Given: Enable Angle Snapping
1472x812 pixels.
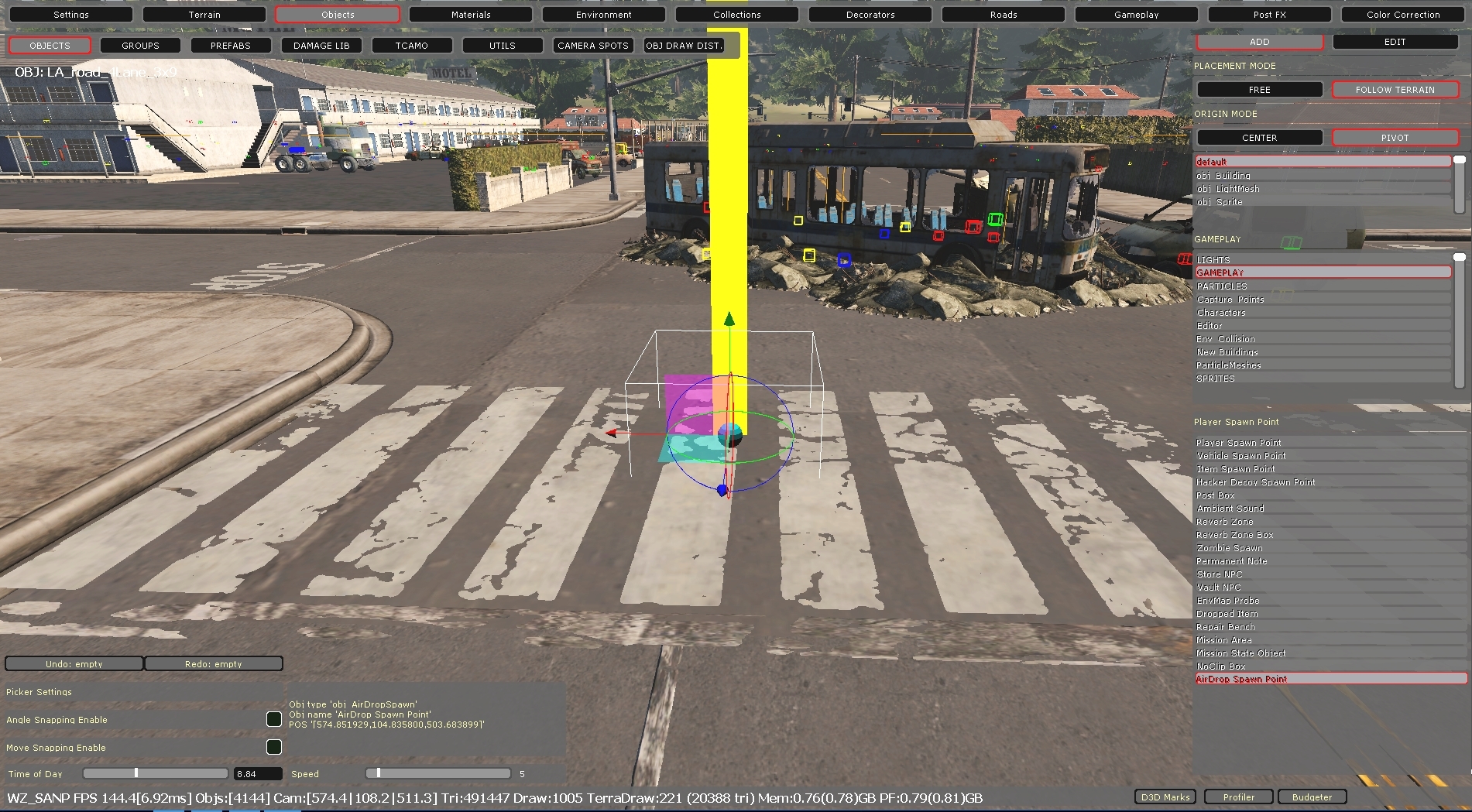Looking at the screenshot, I should coord(274,719).
